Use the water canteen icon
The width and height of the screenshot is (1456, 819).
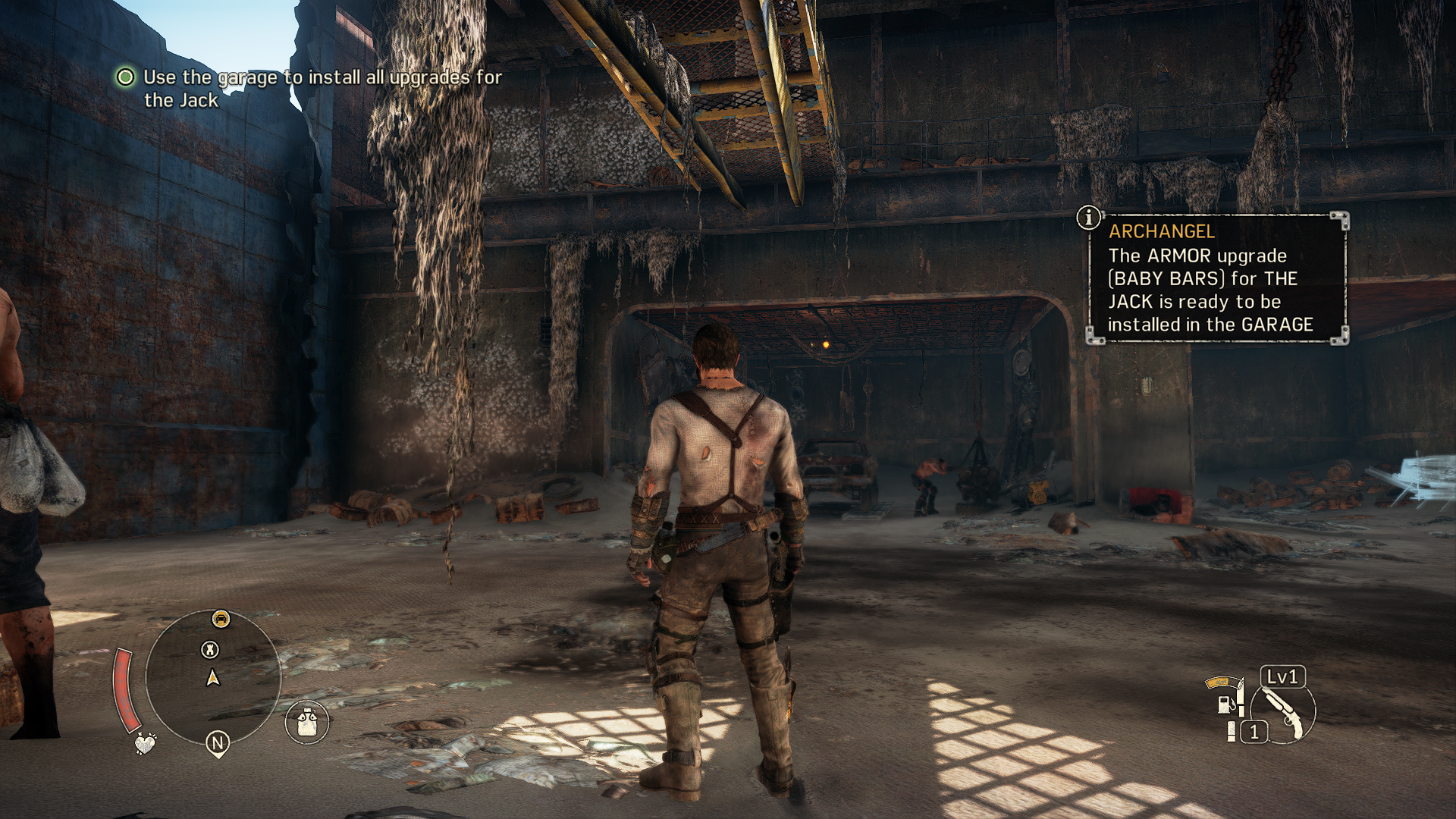[307, 720]
